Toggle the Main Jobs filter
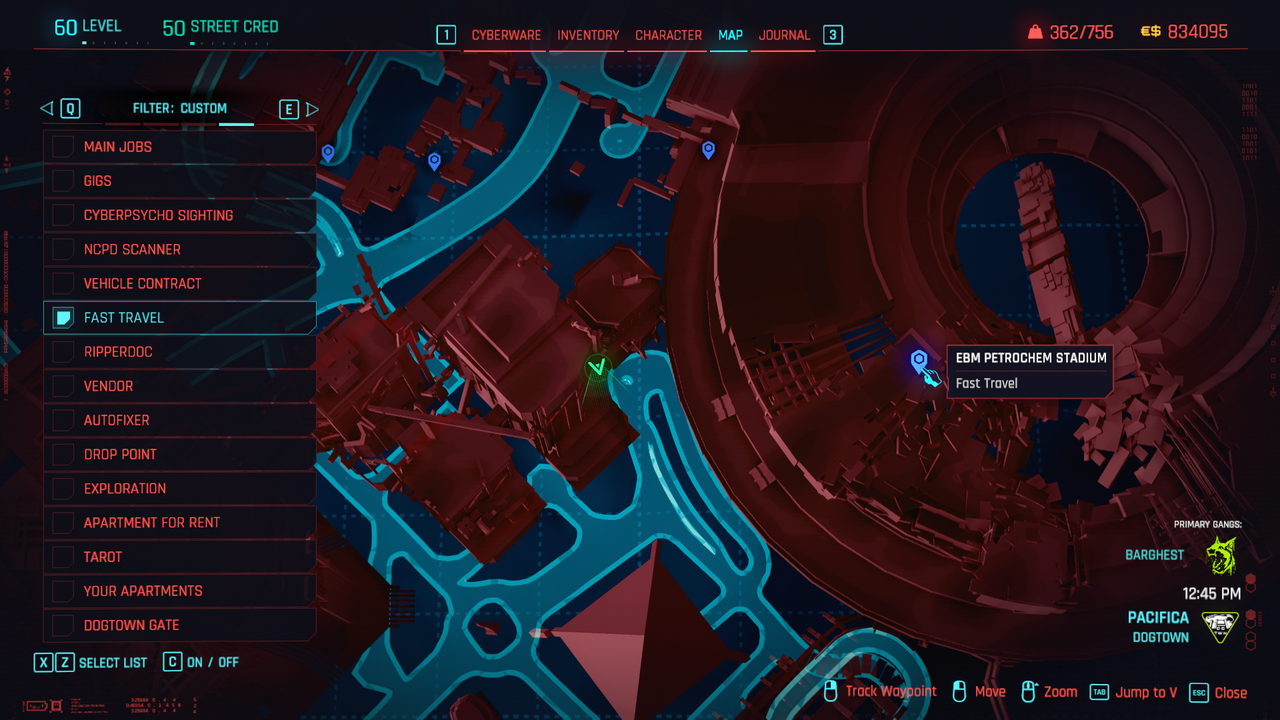 click(64, 147)
